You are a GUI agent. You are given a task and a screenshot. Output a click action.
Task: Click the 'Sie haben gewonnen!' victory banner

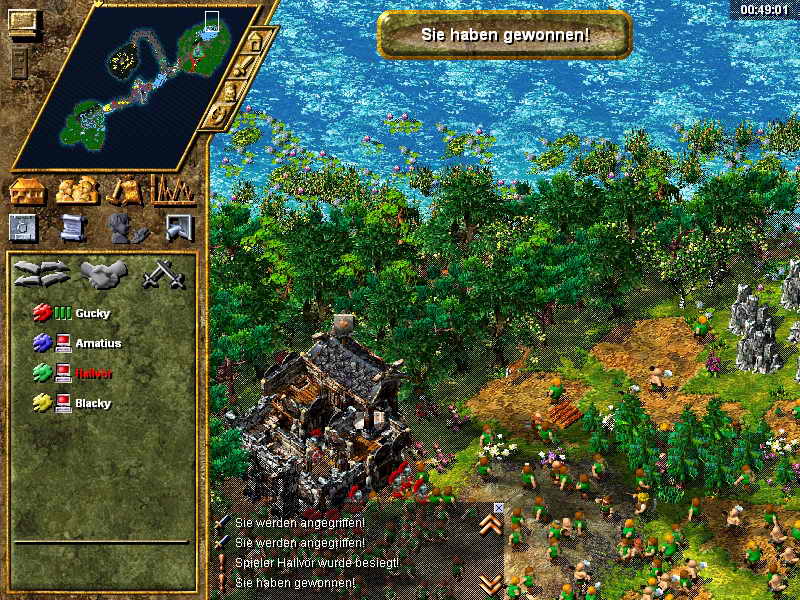pyautogui.click(x=505, y=35)
